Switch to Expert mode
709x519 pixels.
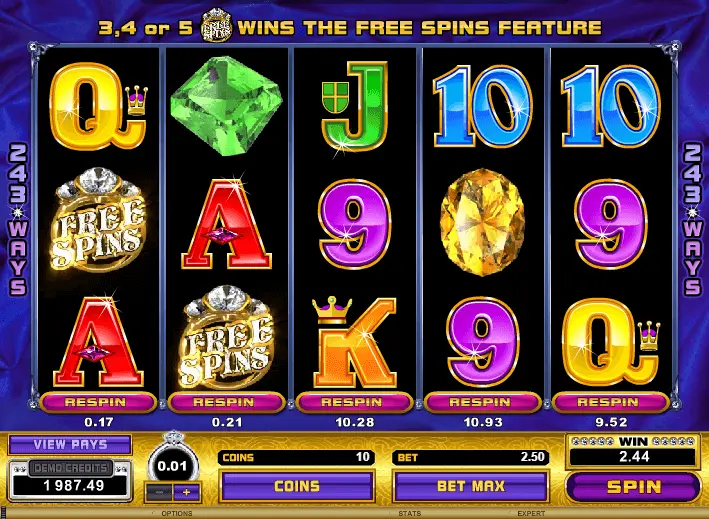(531, 513)
